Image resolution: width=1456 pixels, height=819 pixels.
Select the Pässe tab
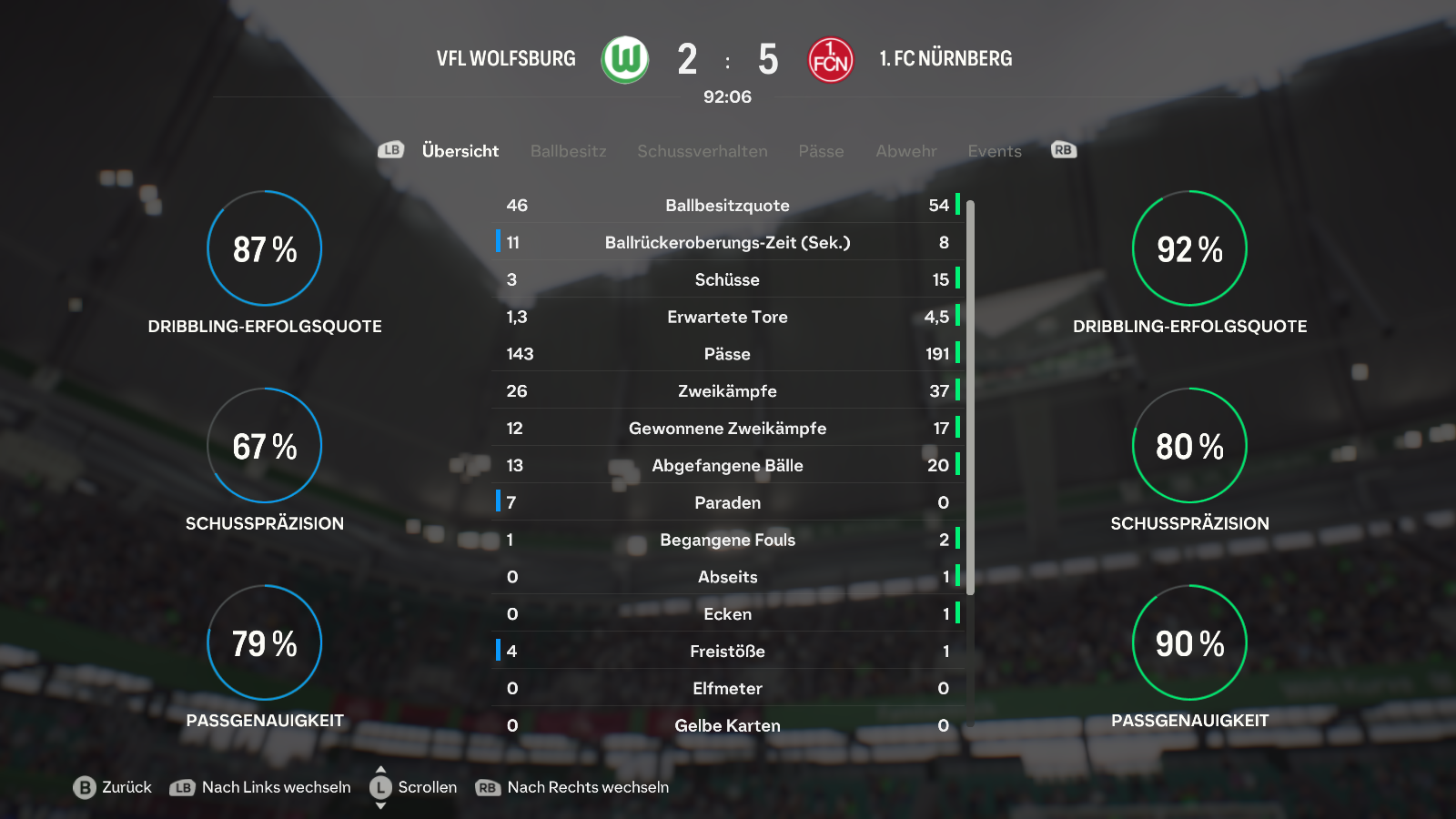click(821, 151)
